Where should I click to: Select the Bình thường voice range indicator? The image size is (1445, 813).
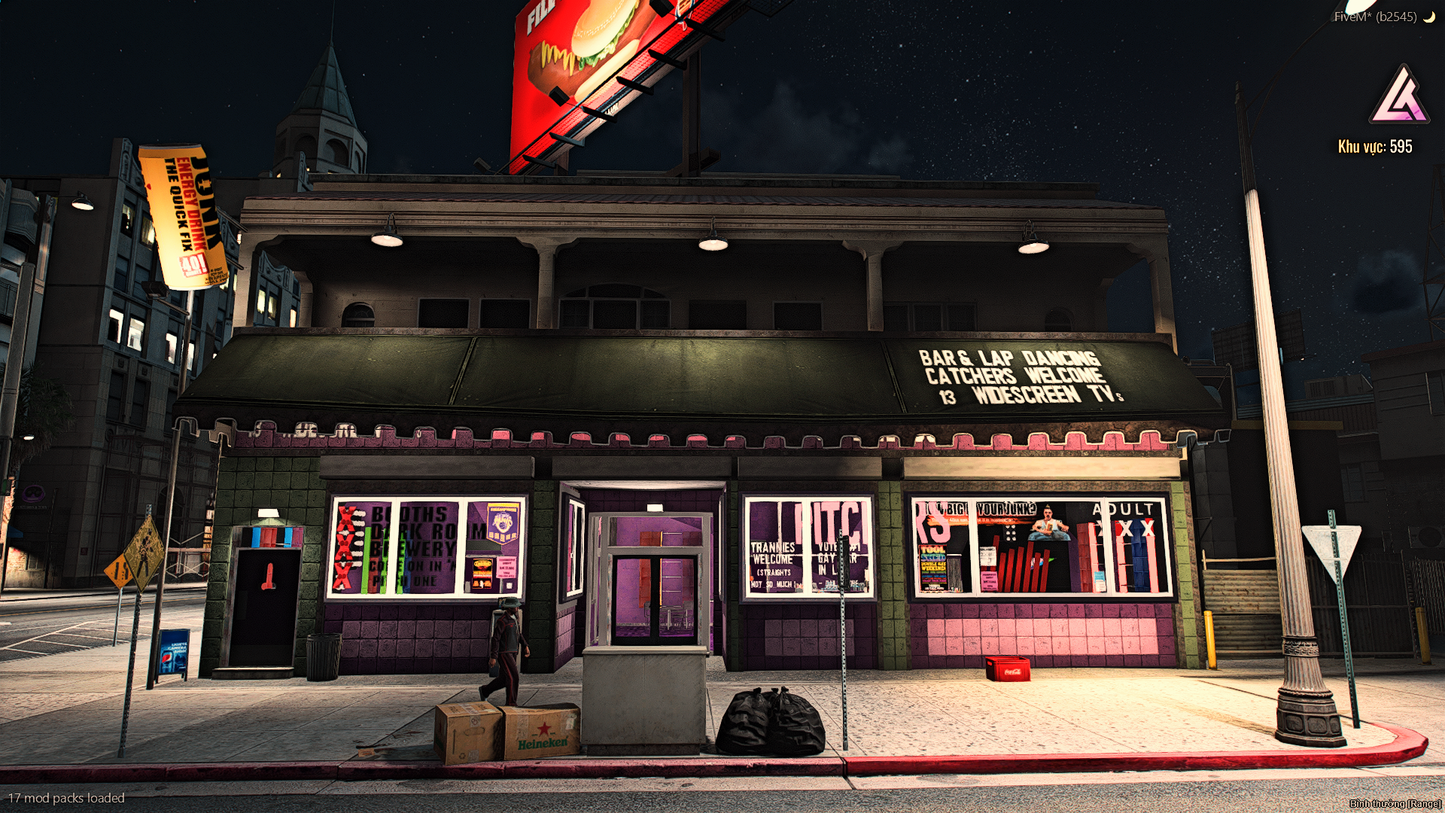(1395, 804)
